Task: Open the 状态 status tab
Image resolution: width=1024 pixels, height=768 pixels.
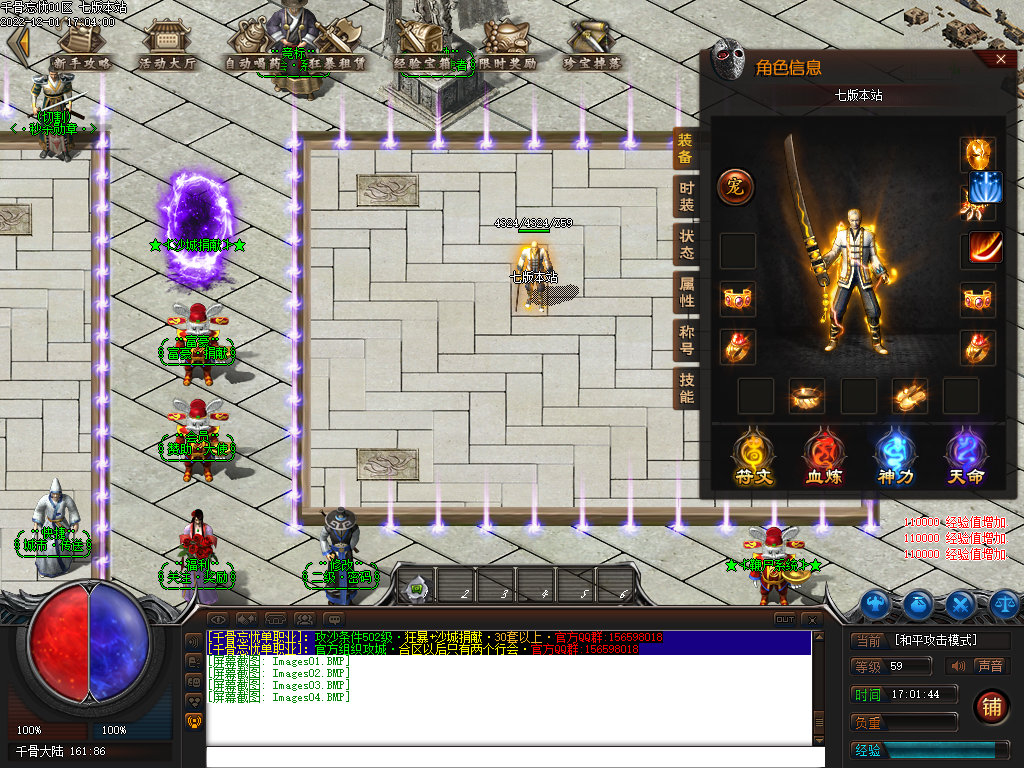Action: coord(686,244)
